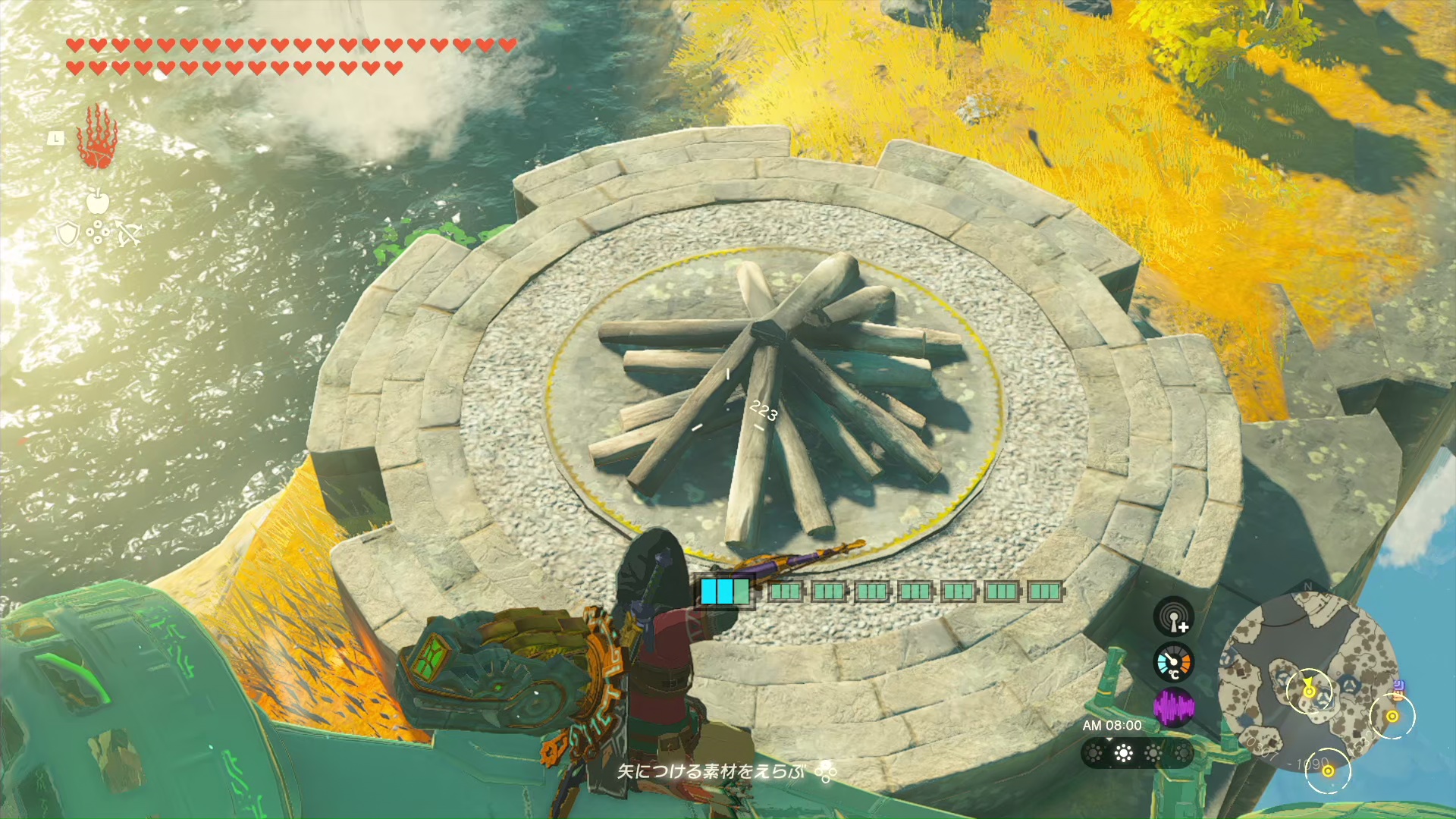Open the bow and arrow quick-select icon
The width and height of the screenshot is (1456, 819).
pos(128,234)
